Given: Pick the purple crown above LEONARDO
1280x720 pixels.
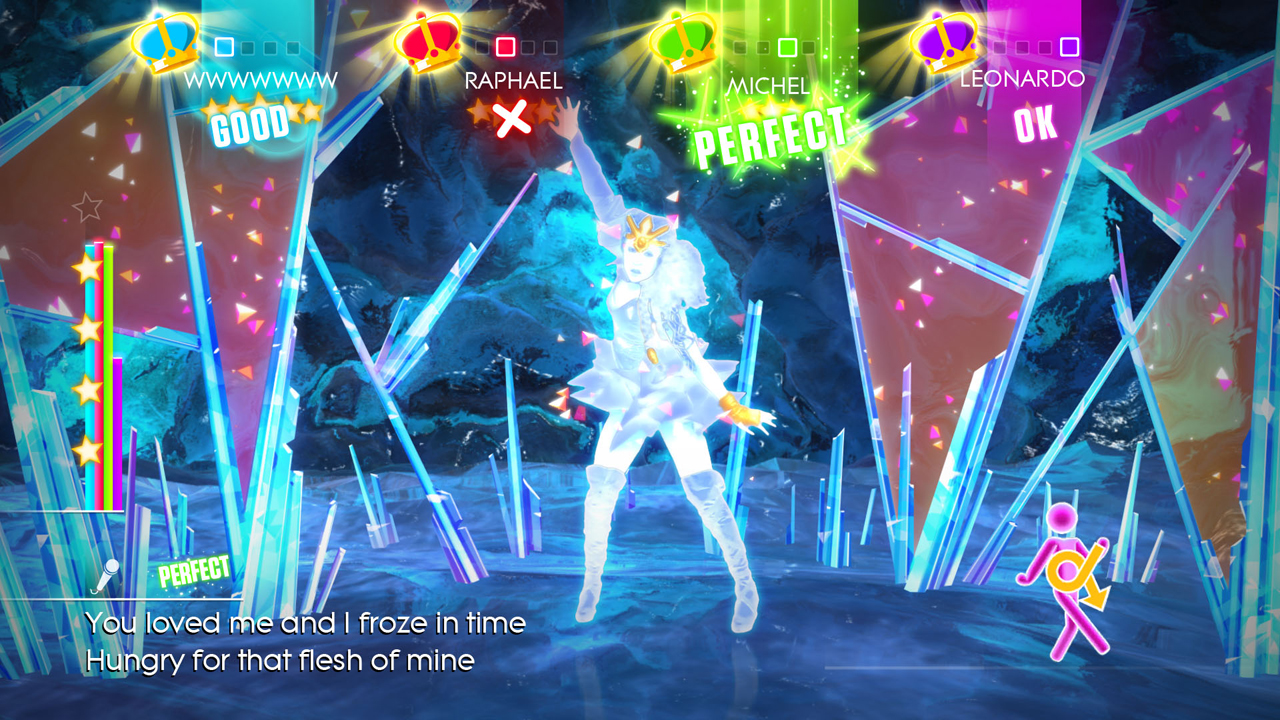Looking at the screenshot, I should pyautogui.click(x=946, y=40).
